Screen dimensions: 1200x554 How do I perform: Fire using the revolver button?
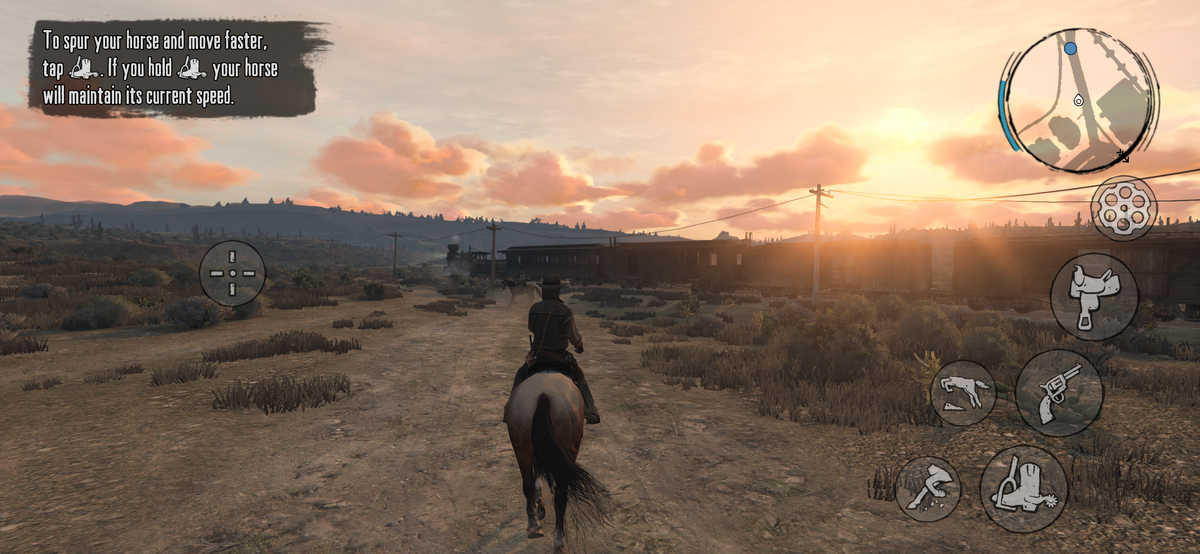[x=1059, y=392]
